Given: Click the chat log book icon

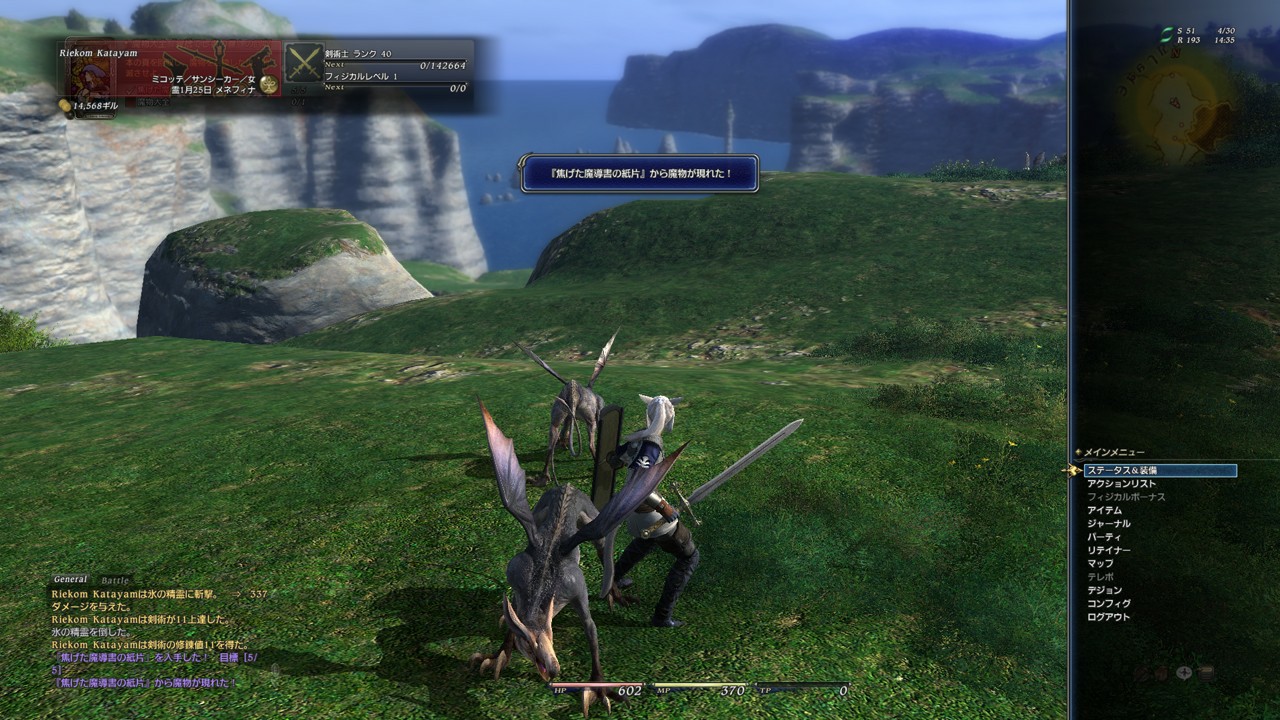Looking at the screenshot, I should coord(1205,674).
